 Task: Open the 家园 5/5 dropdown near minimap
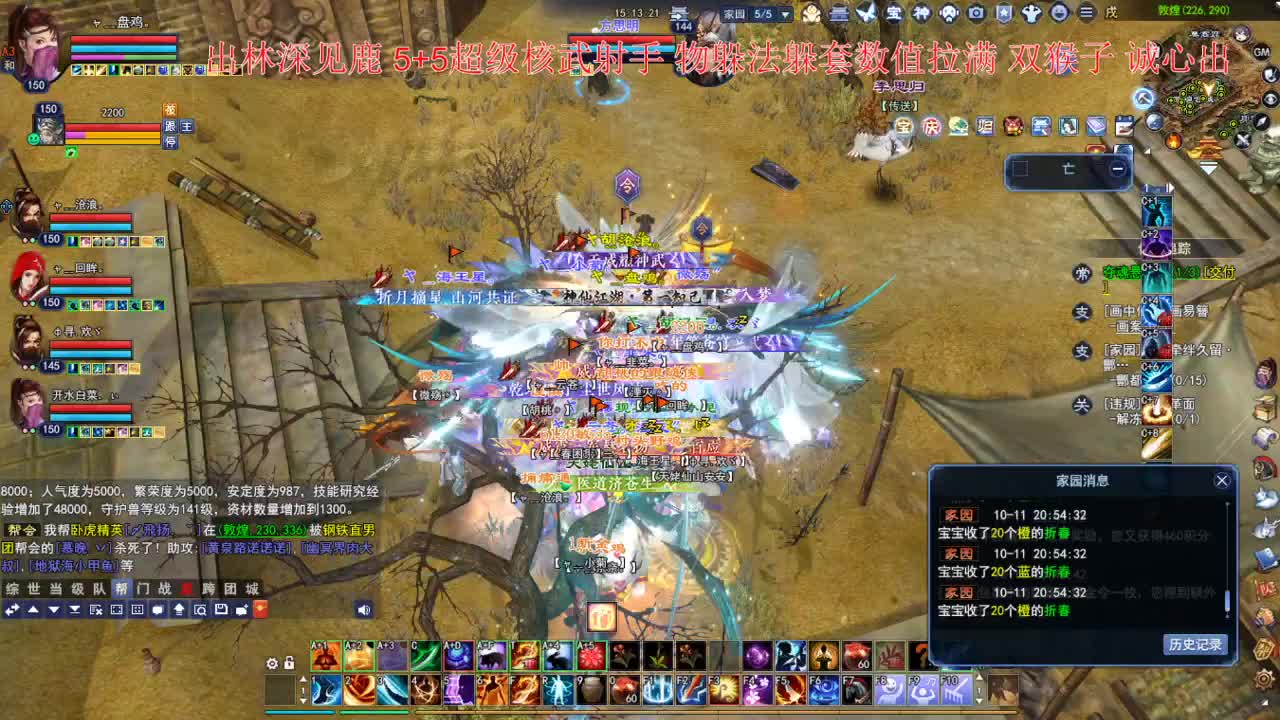(785, 13)
